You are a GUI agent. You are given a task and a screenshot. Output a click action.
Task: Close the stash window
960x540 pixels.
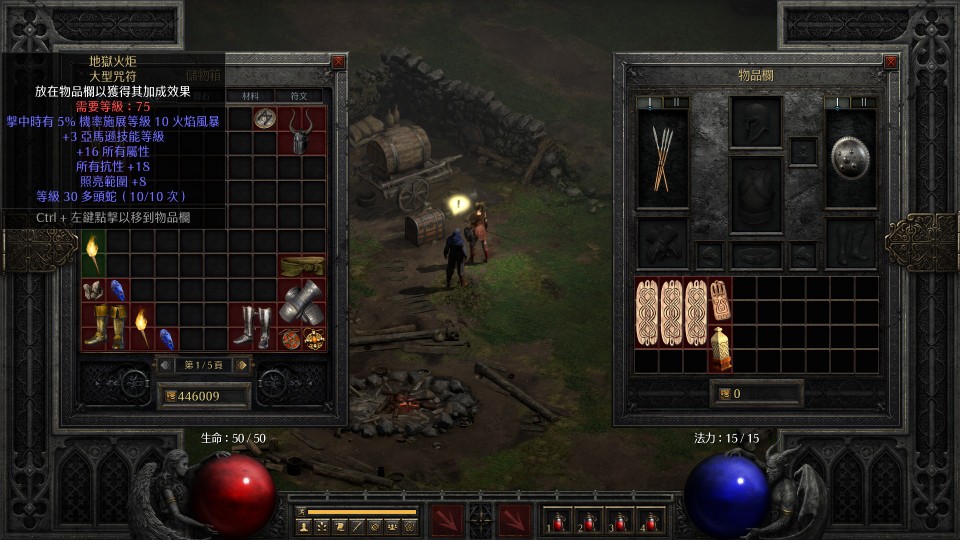coord(338,62)
